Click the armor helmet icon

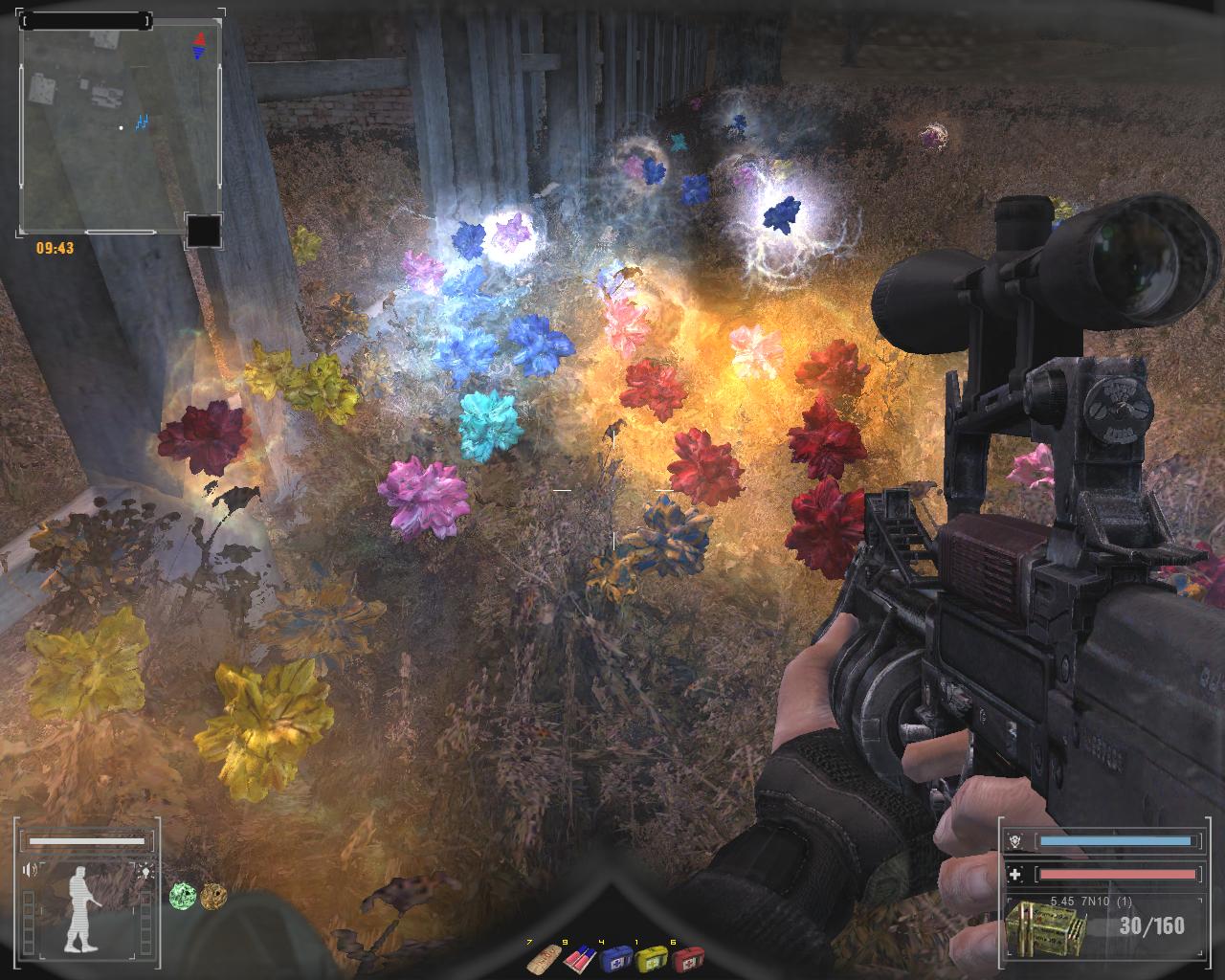coord(1016,842)
